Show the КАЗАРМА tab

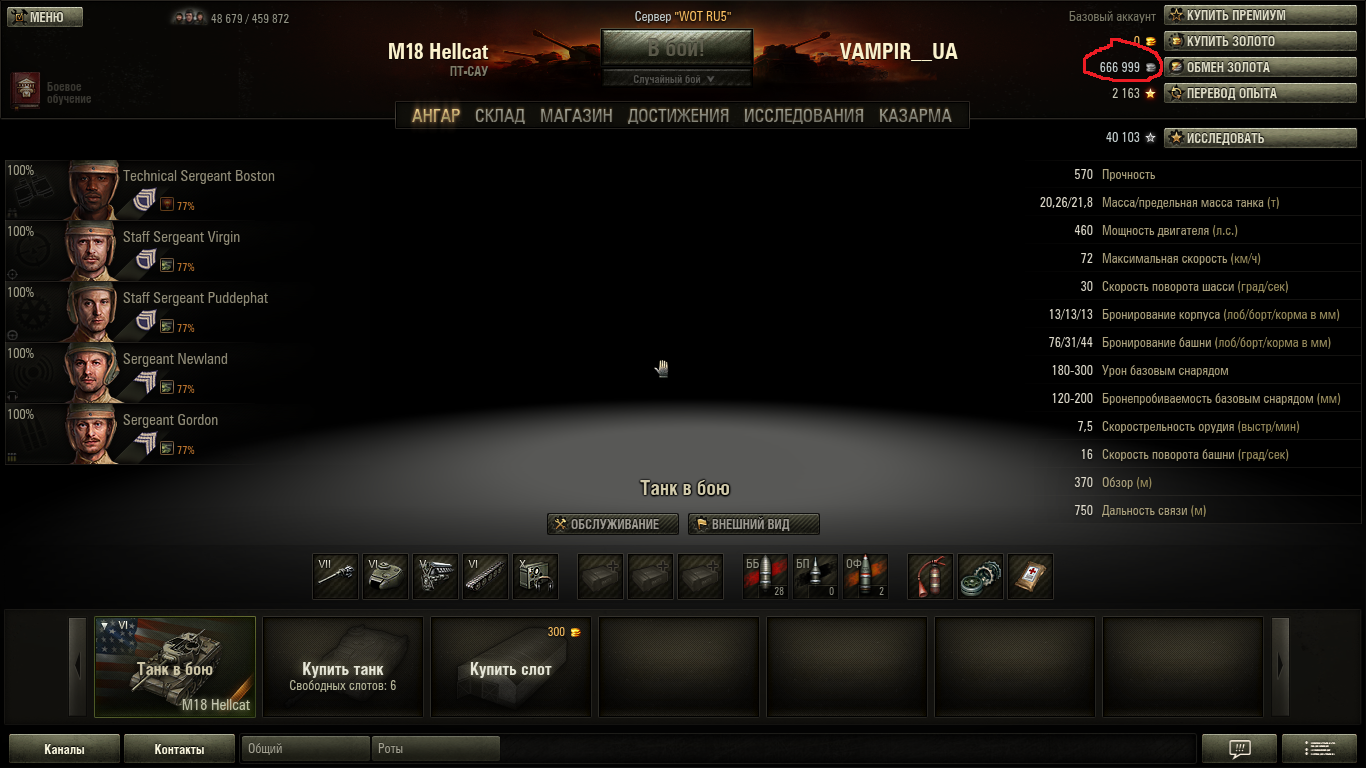point(915,115)
